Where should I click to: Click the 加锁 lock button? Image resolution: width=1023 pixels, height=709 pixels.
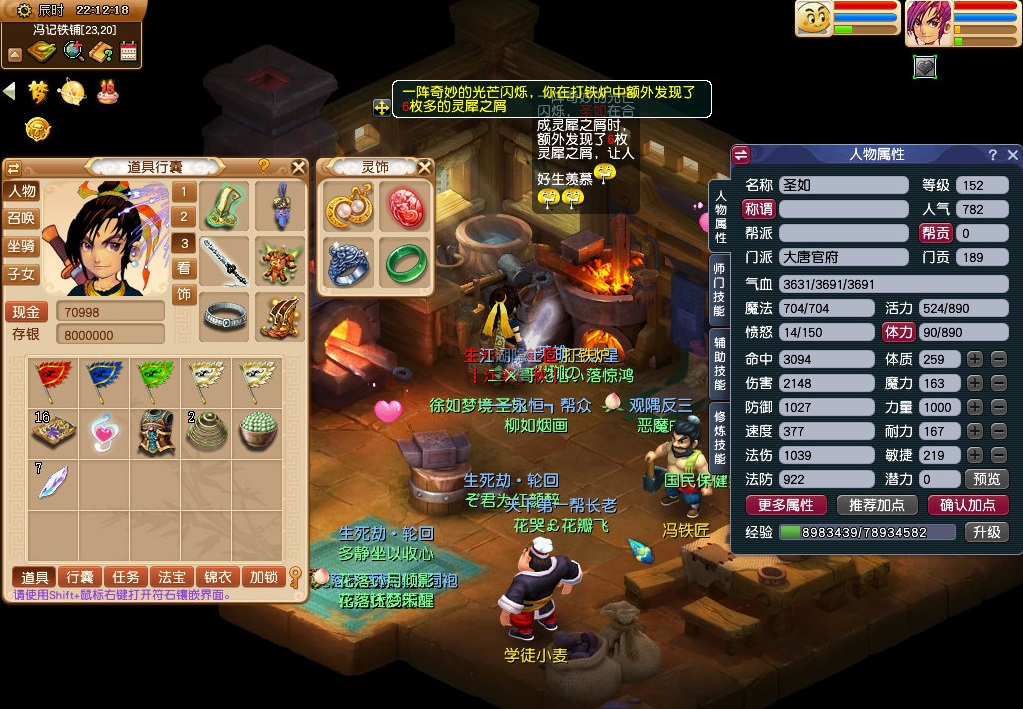click(x=264, y=577)
